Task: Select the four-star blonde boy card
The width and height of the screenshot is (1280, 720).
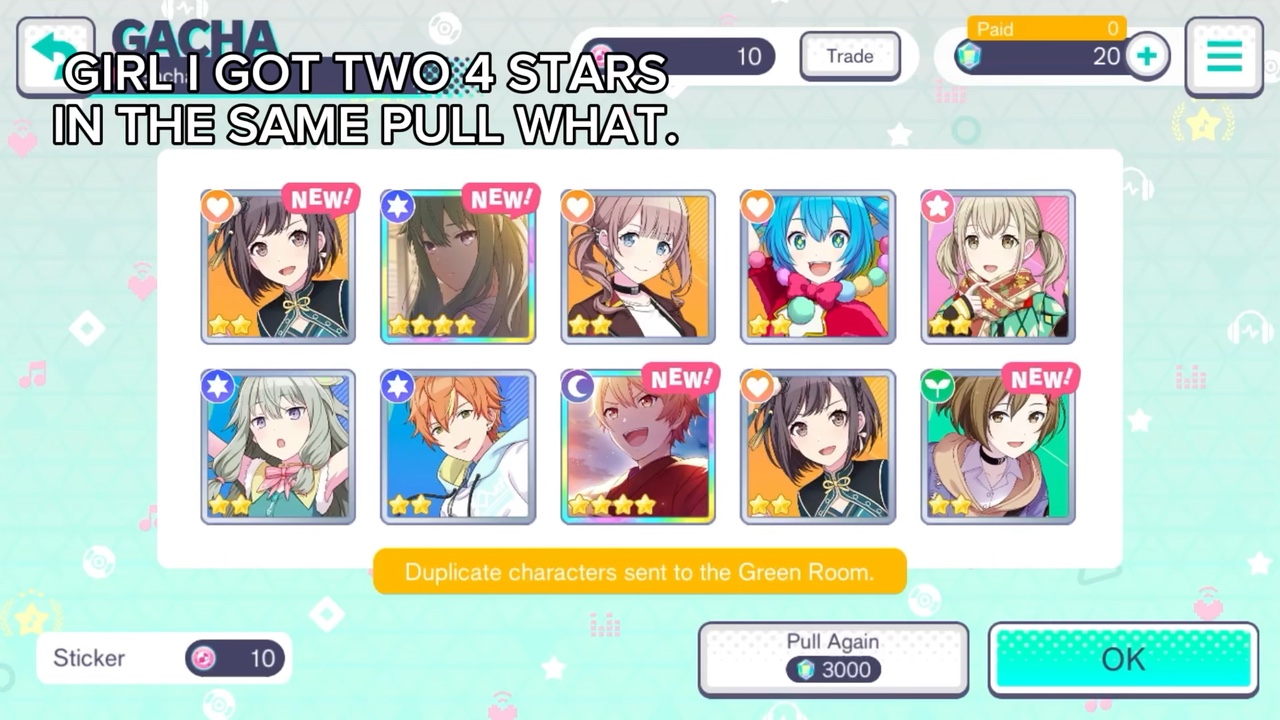Action: pos(638,447)
